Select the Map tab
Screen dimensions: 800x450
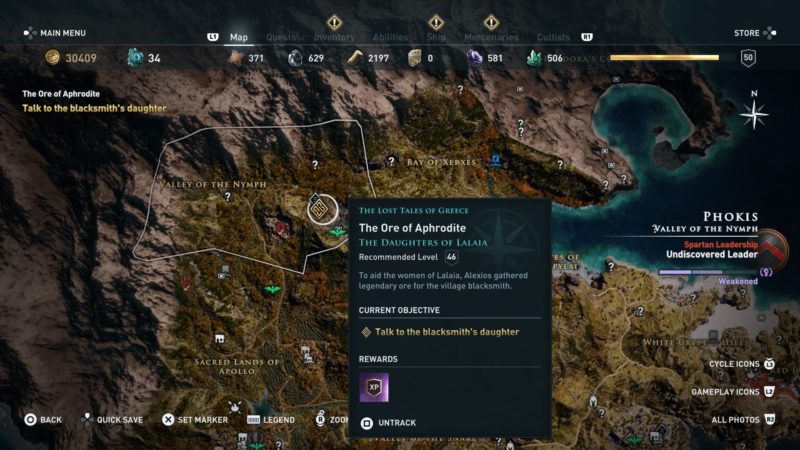(x=239, y=38)
